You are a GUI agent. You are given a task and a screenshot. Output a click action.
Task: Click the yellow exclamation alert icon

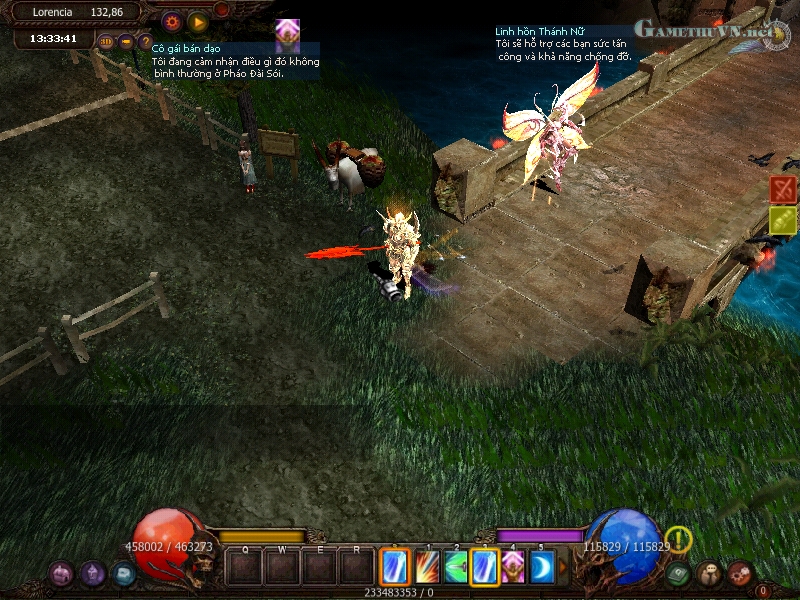pyautogui.click(x=679, y=539)
